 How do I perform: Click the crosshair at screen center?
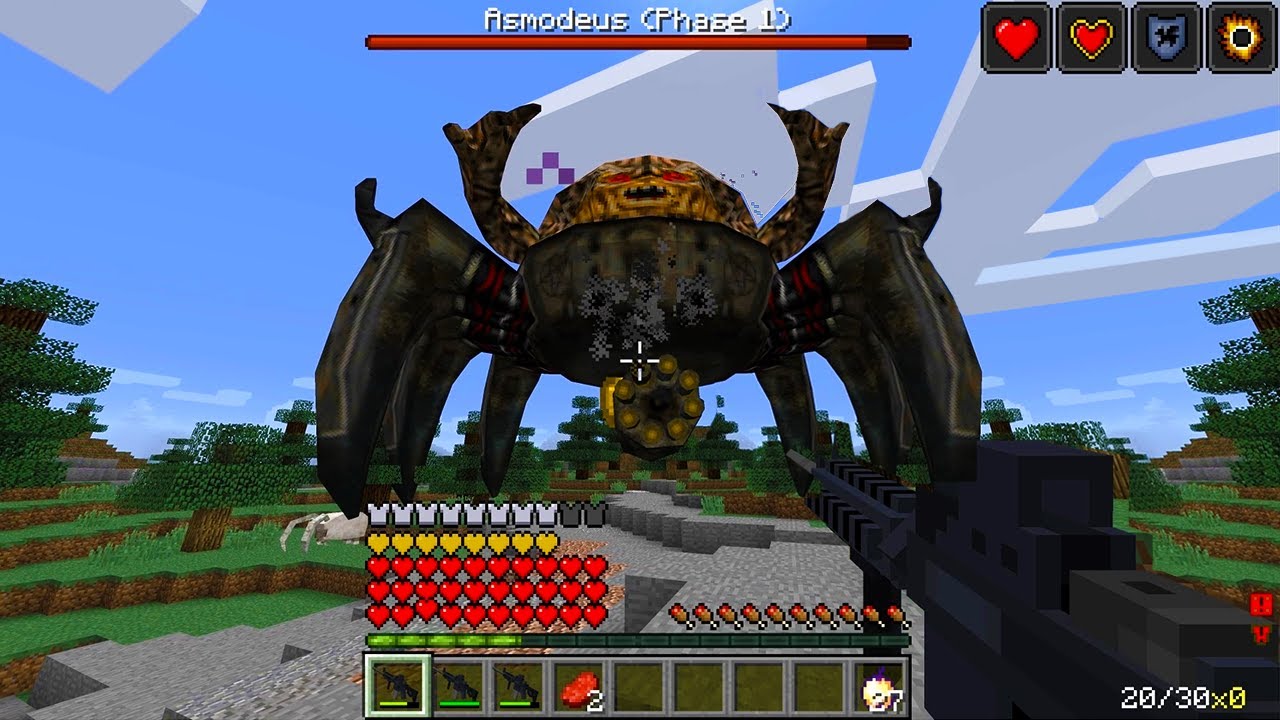point(638,362)
